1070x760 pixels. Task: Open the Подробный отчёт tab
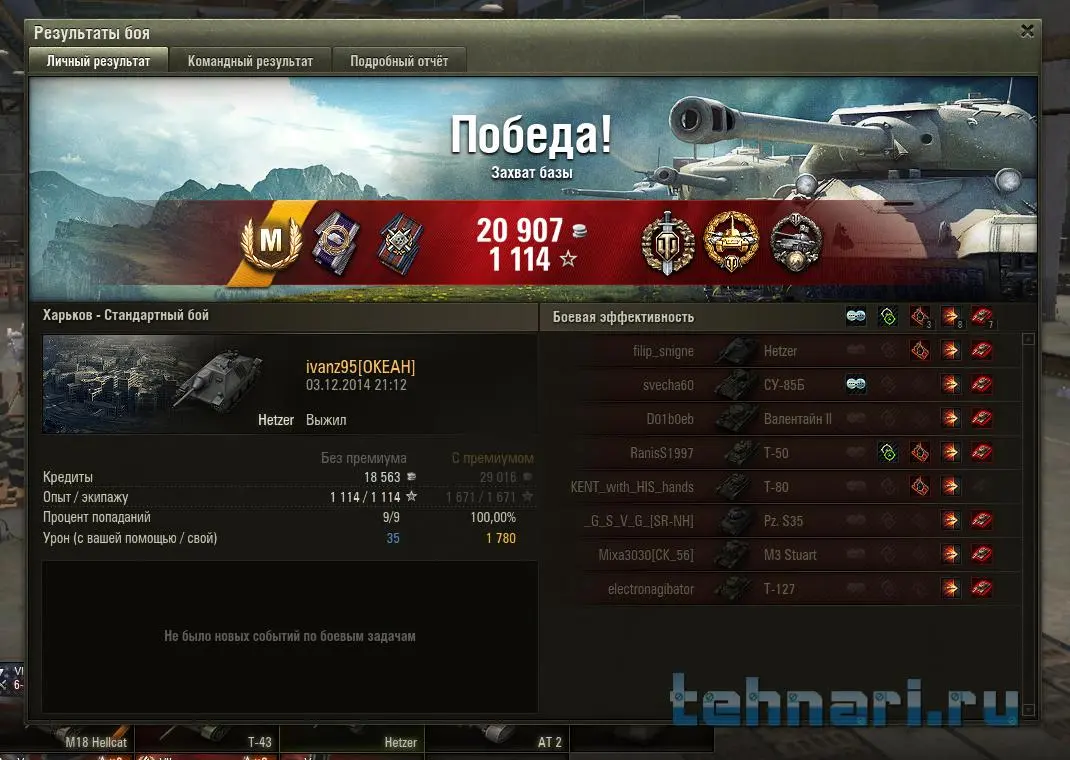(399, 61)
